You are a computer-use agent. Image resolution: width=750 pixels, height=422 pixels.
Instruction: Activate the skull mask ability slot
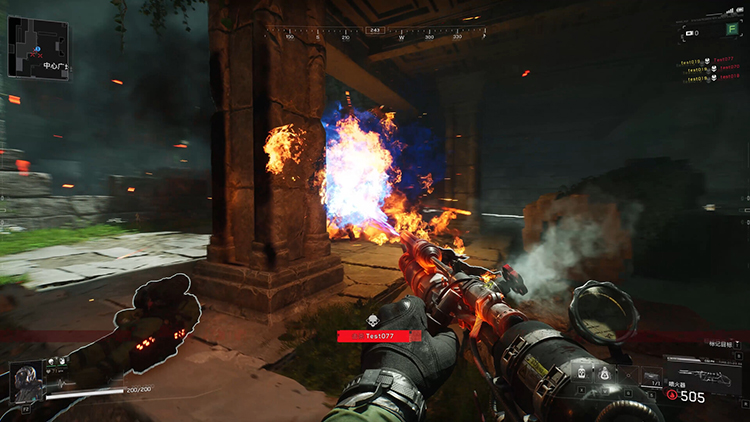coord(581,372)
